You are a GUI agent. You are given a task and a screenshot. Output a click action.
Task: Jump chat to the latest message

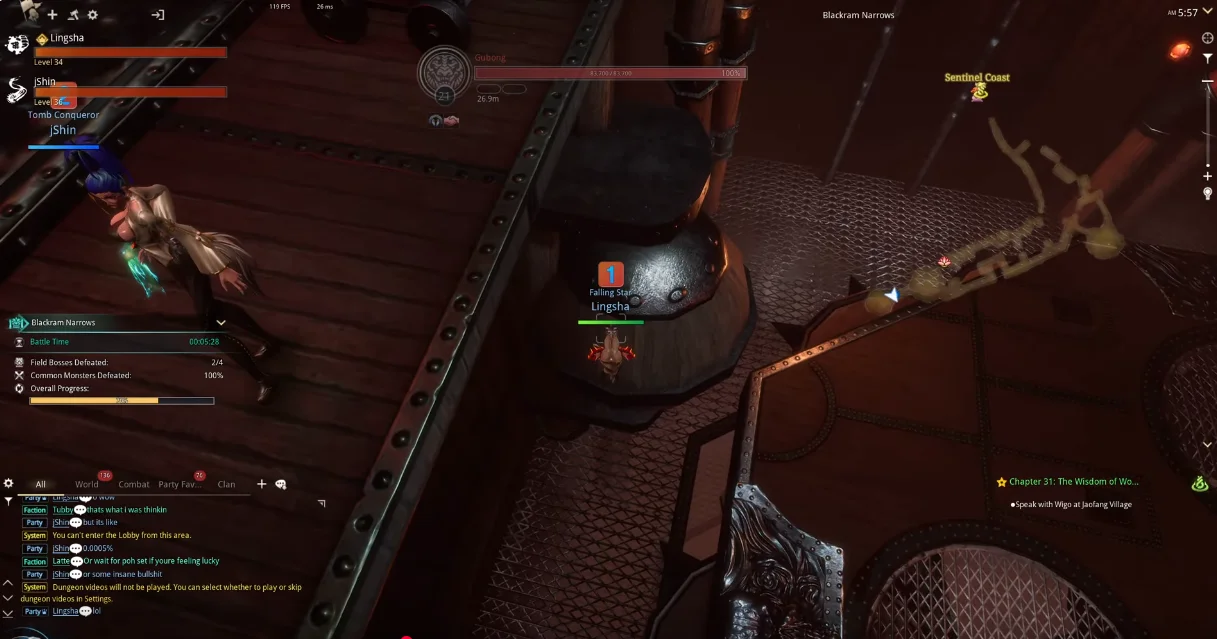tap(8, 612)
